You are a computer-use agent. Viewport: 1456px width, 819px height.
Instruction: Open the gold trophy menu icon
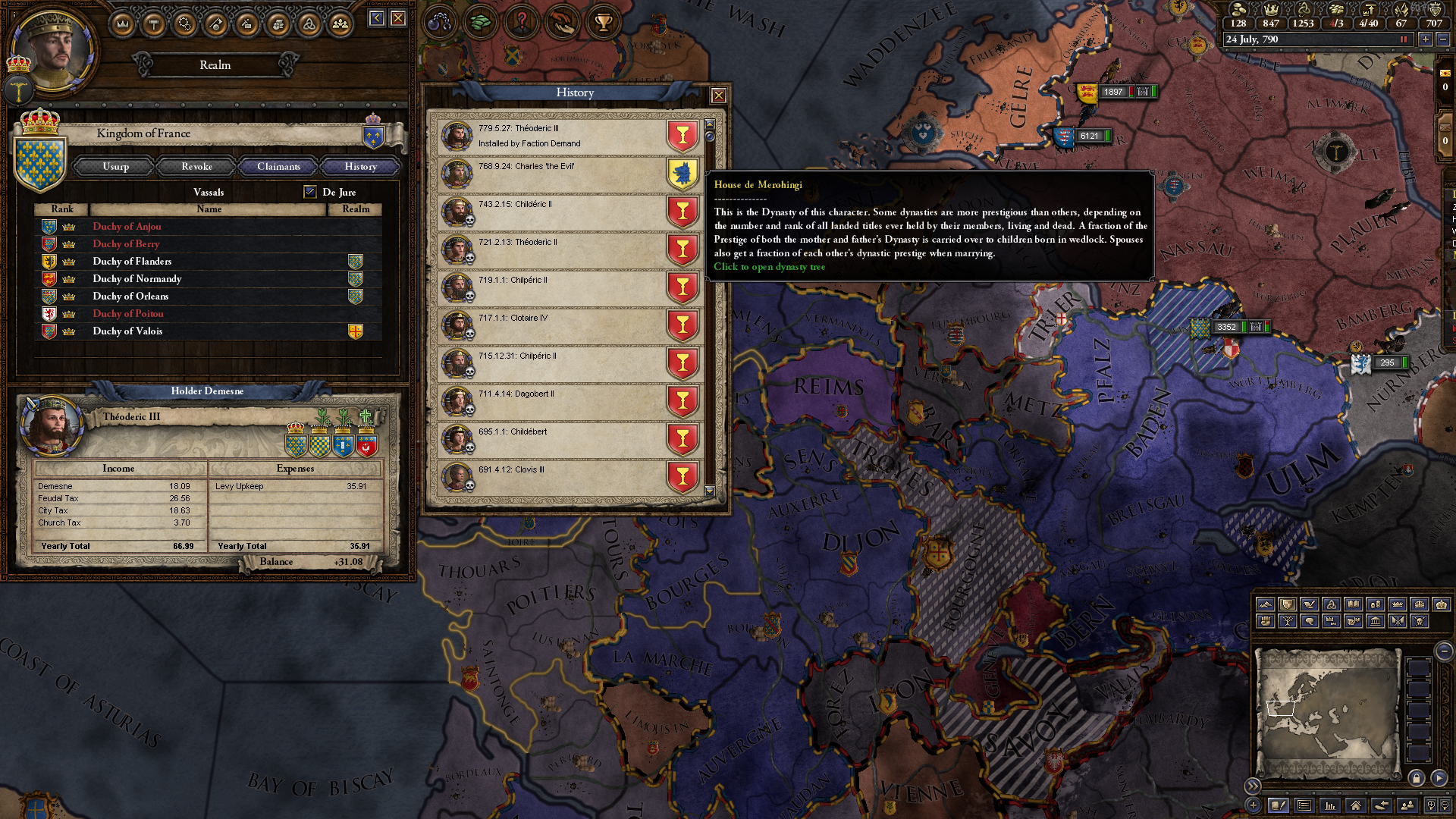[x=604, y=23]
